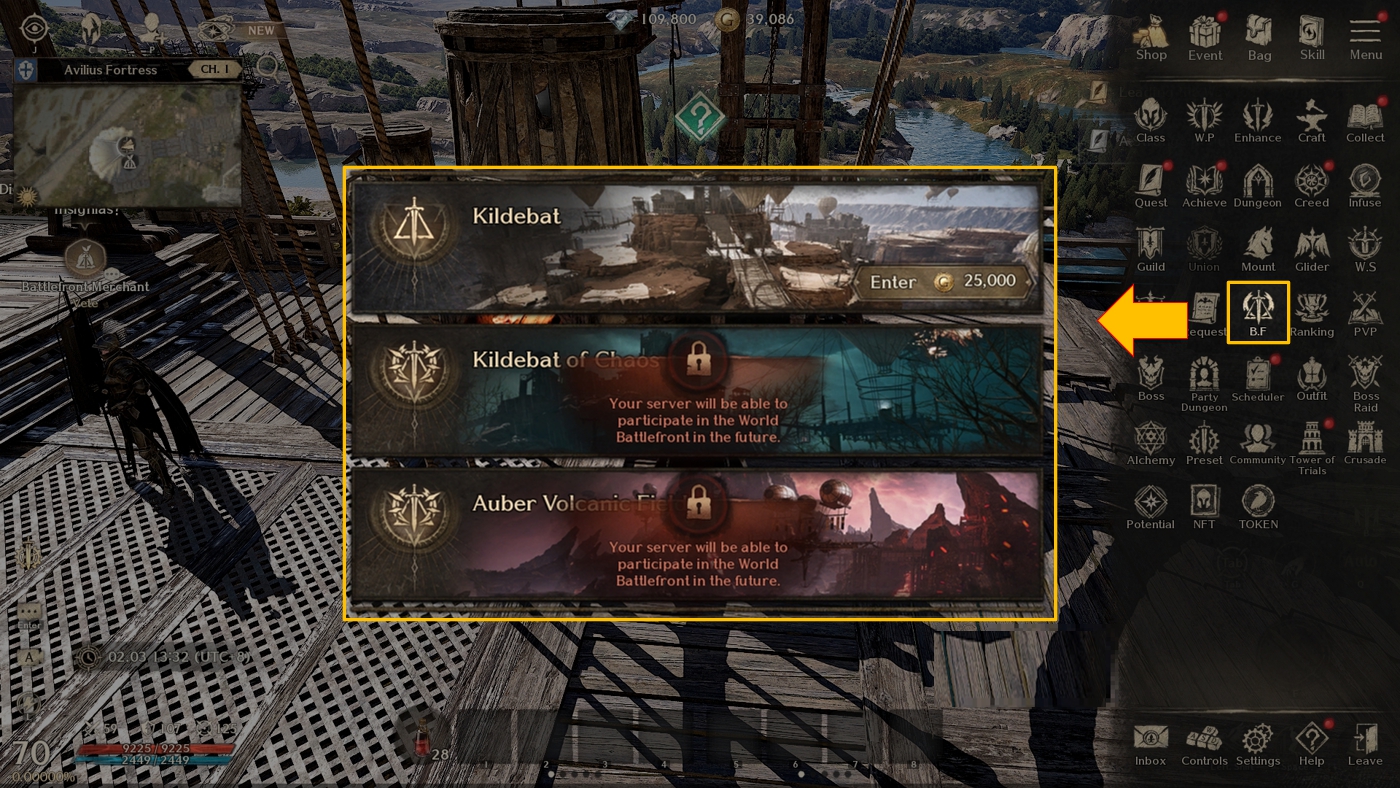
Task: Open the Guild panel
Action: 1150,249
